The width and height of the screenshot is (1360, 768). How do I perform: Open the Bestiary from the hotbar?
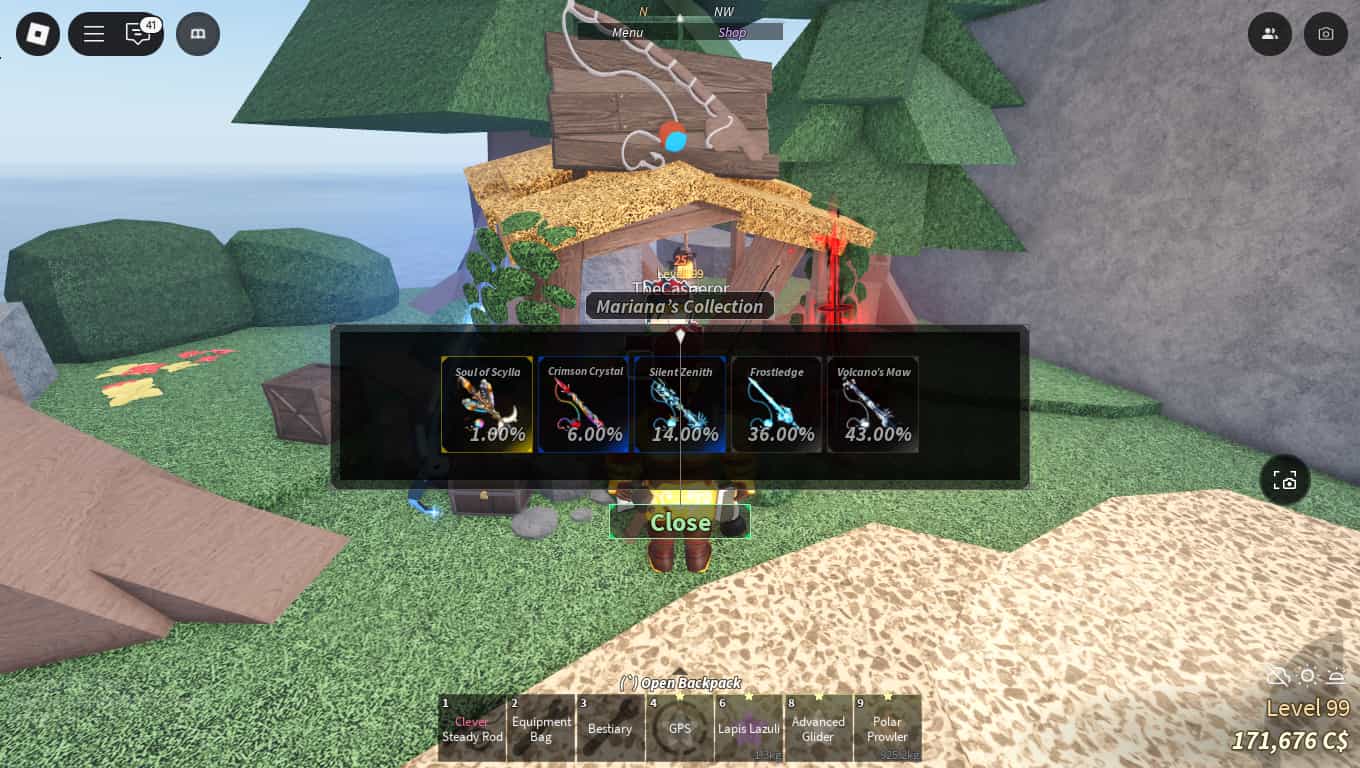point(610,727)
